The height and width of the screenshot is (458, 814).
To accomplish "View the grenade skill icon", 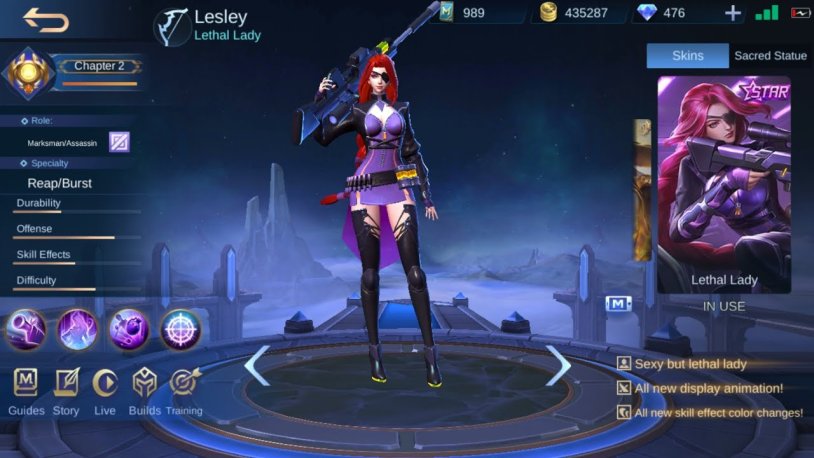I will [129, 329].
